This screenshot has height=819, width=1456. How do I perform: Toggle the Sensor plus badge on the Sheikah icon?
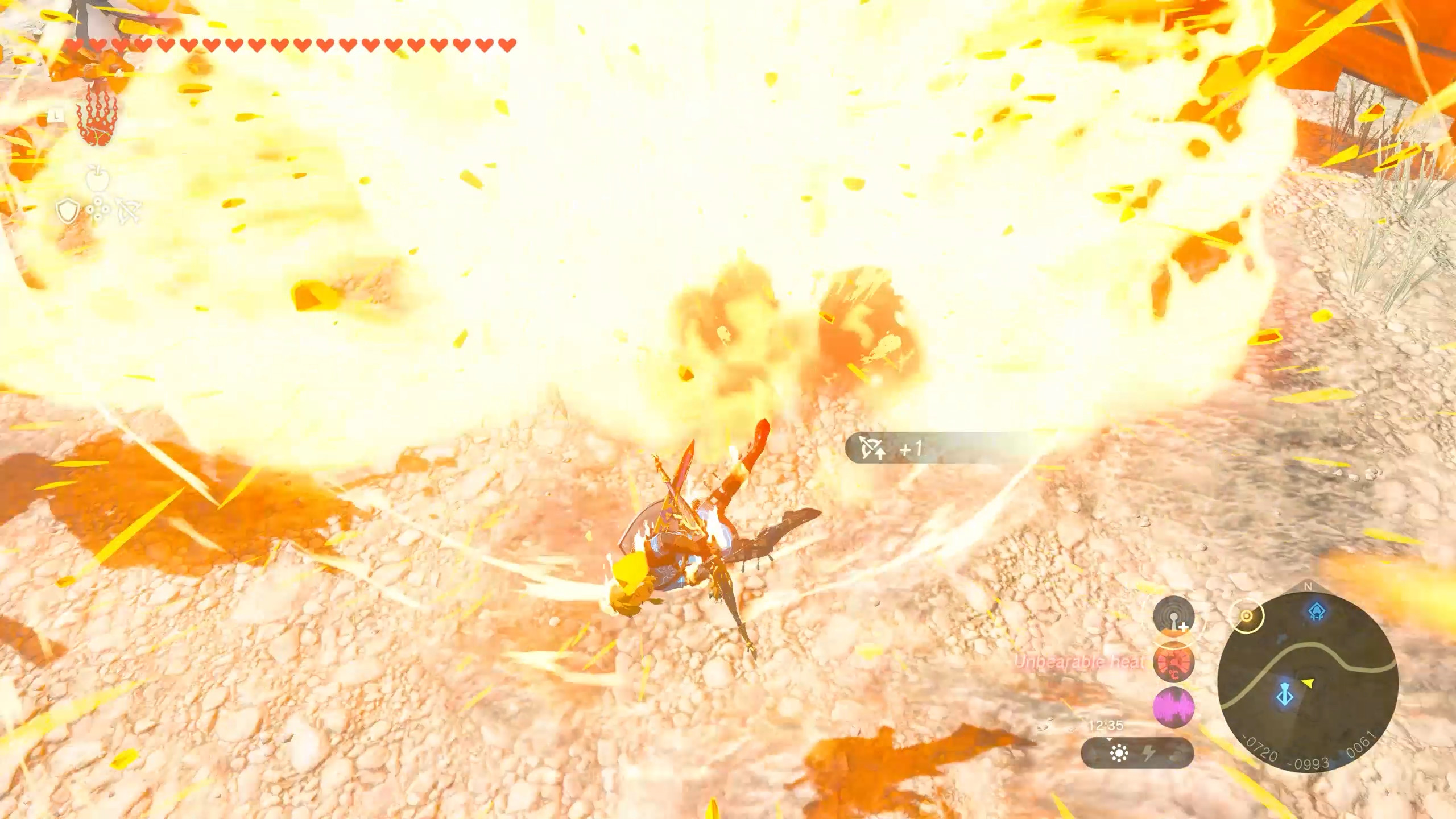coord(1182,627)
